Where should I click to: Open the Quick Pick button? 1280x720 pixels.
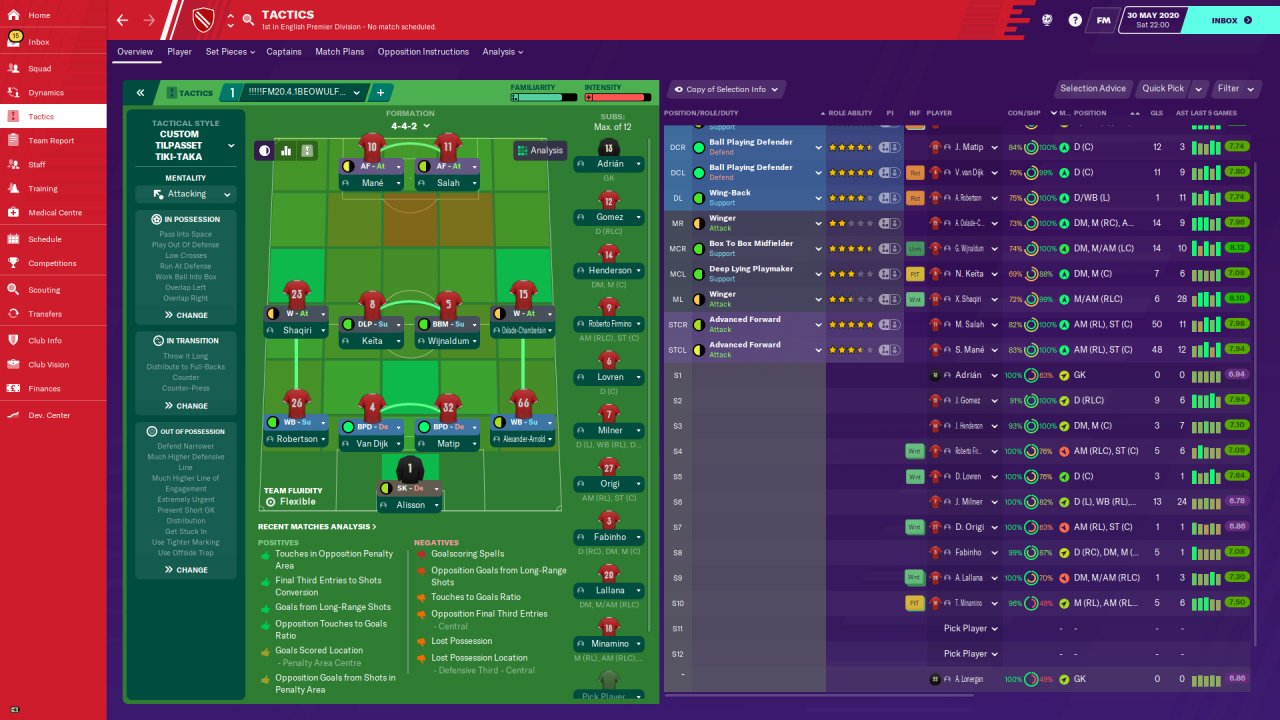(x=1163, y=89)
